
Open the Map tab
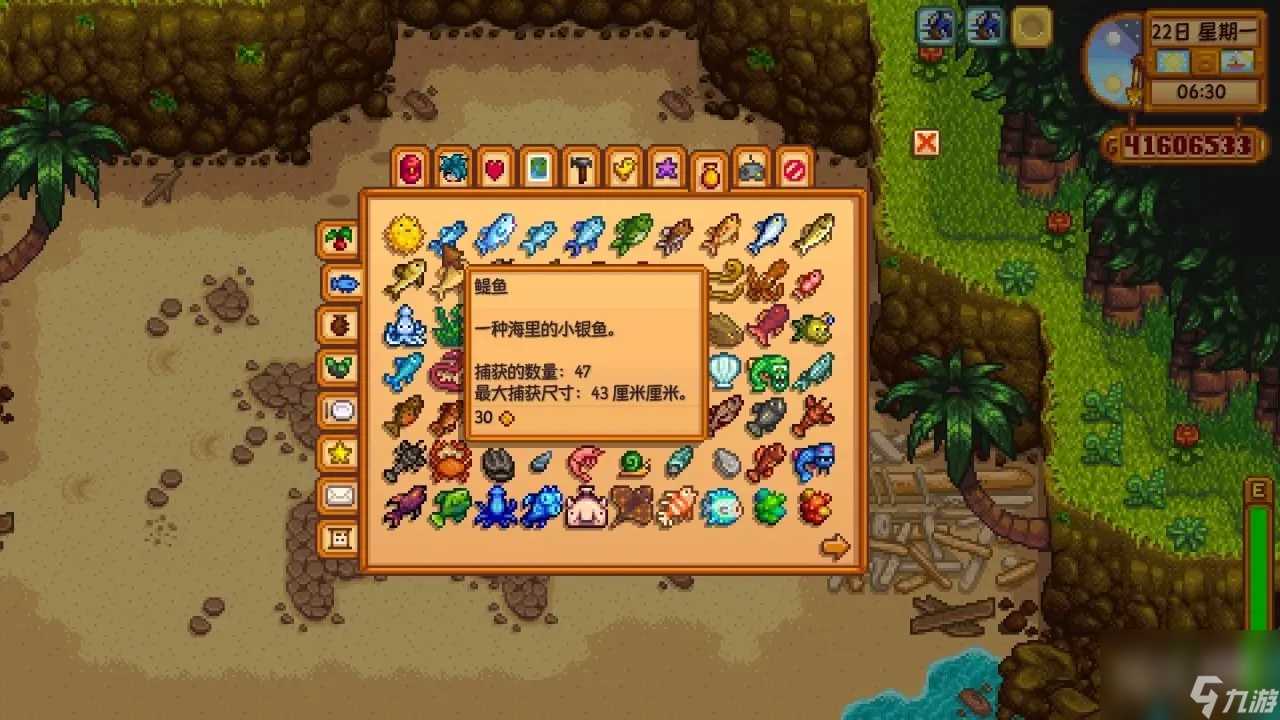(x=537, y=170)
